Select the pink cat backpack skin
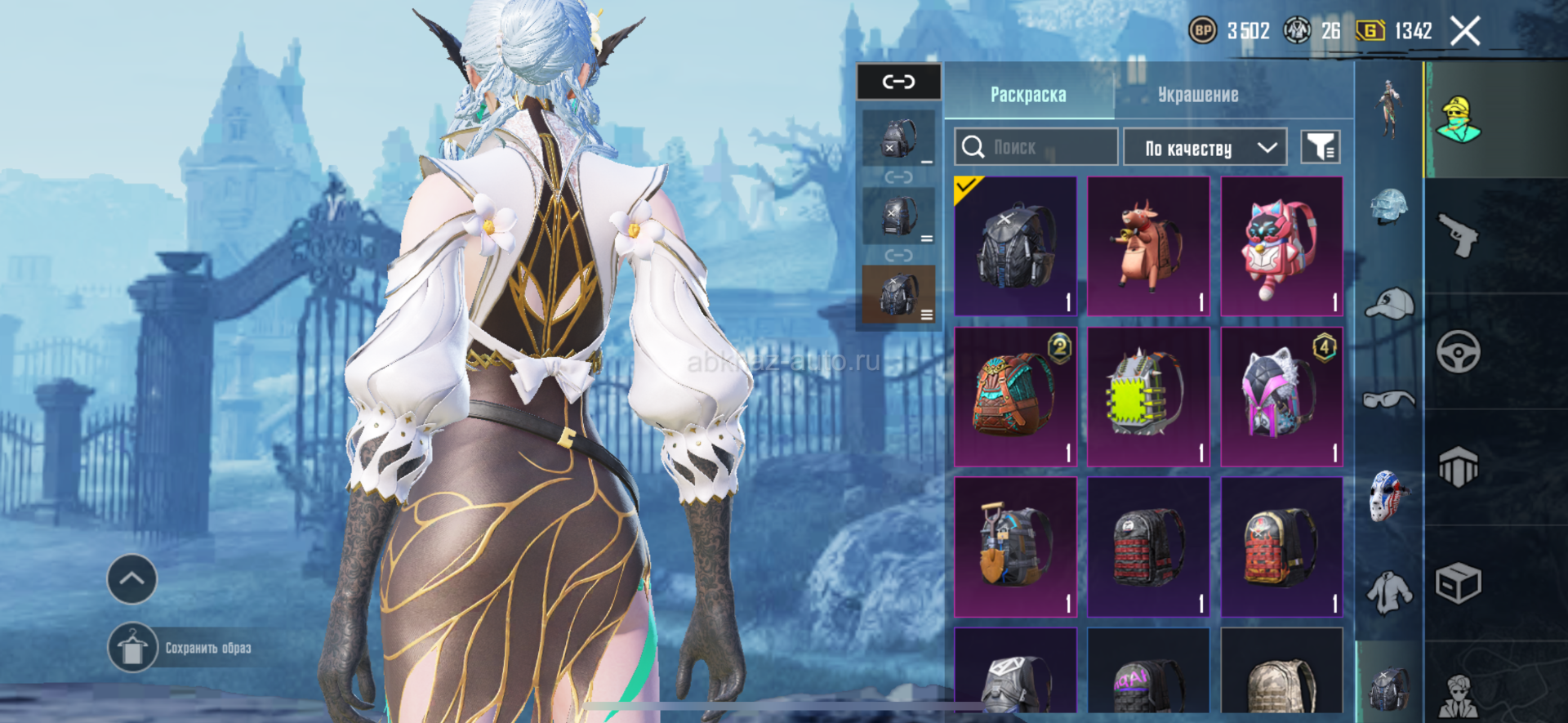This screenshot has width=1568, height=723. click(1281, 246)
